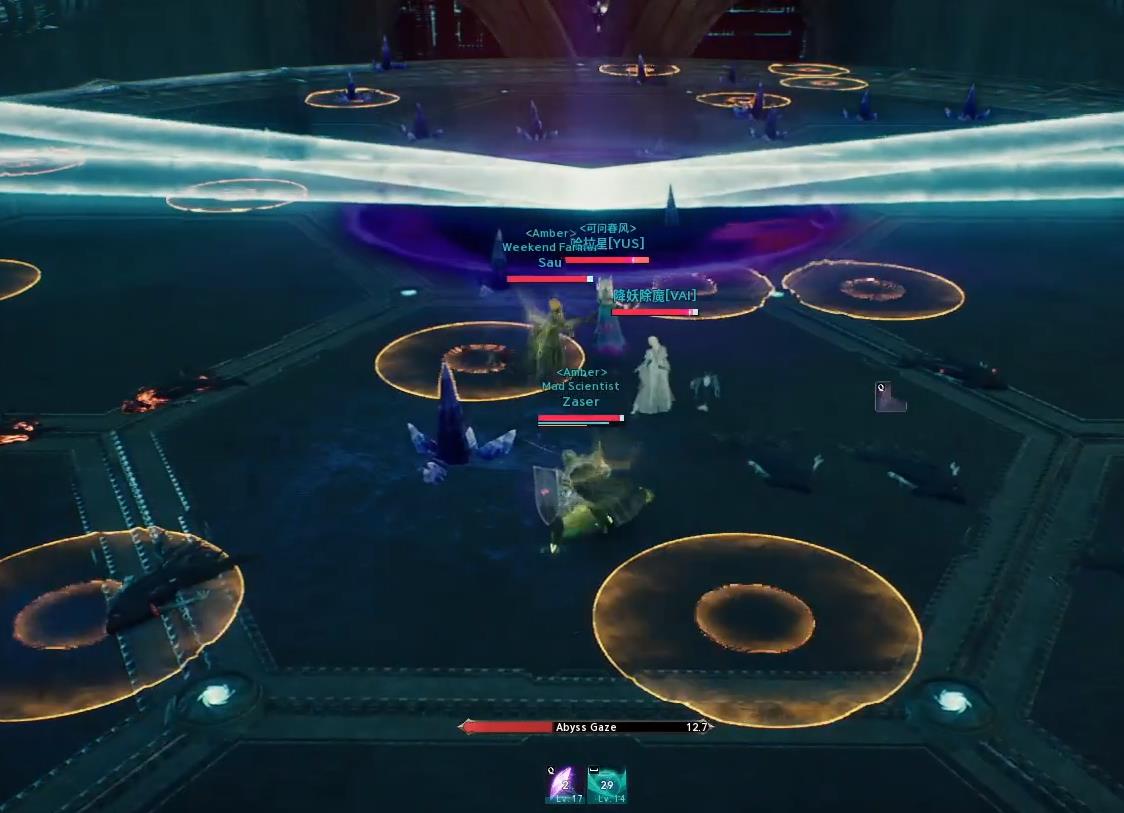Use the teal swirl skill icon
Viewport: 1124px width, 813px height.
click(x=606, y=784)
